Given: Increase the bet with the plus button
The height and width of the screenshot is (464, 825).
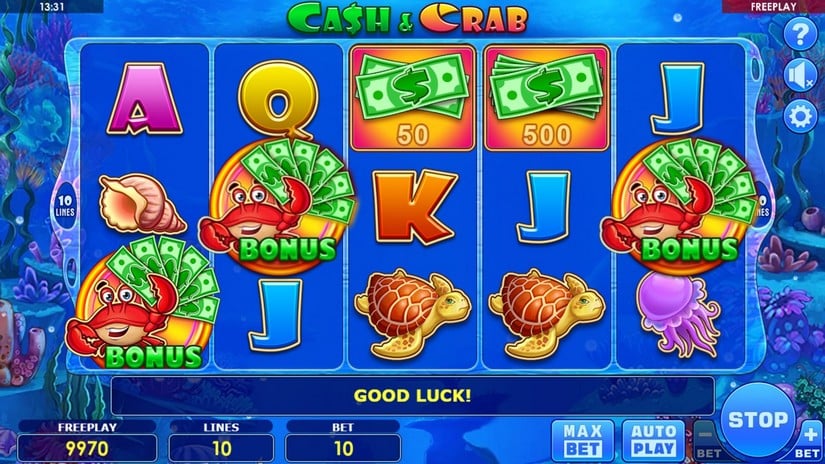Looking at the screenshot, I should (x=809, y=439).
